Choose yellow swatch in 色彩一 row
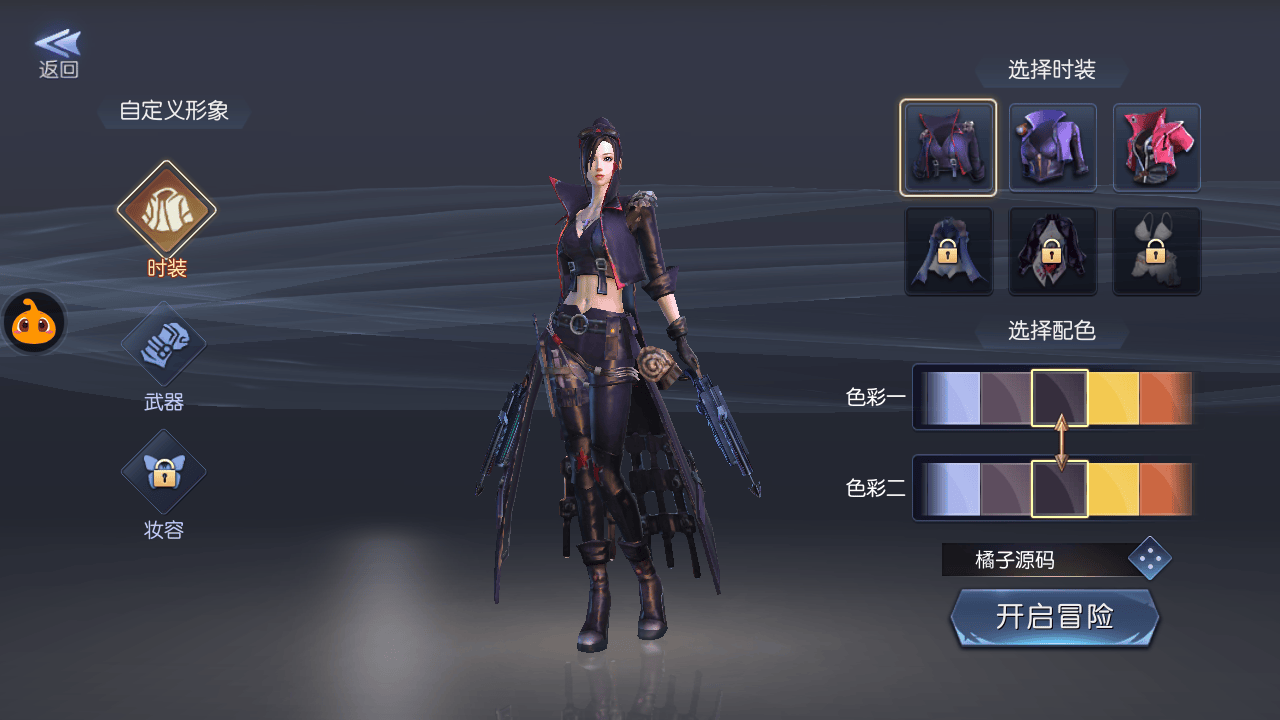The width and height of the screenshot is (1280, 720). click(1113, 398)
